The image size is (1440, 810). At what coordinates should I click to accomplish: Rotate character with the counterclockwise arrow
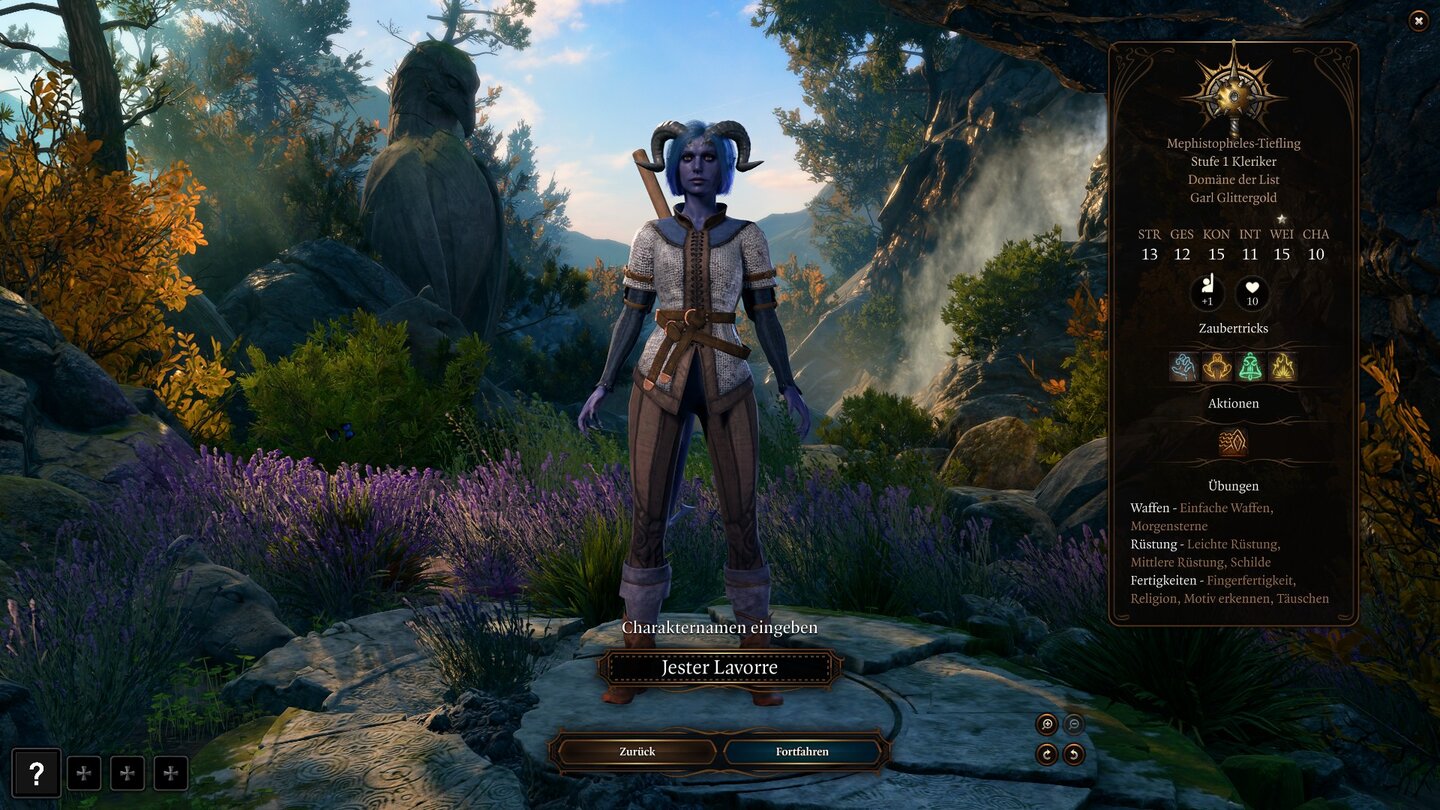pyautogui.click(x=1074, y=754)
